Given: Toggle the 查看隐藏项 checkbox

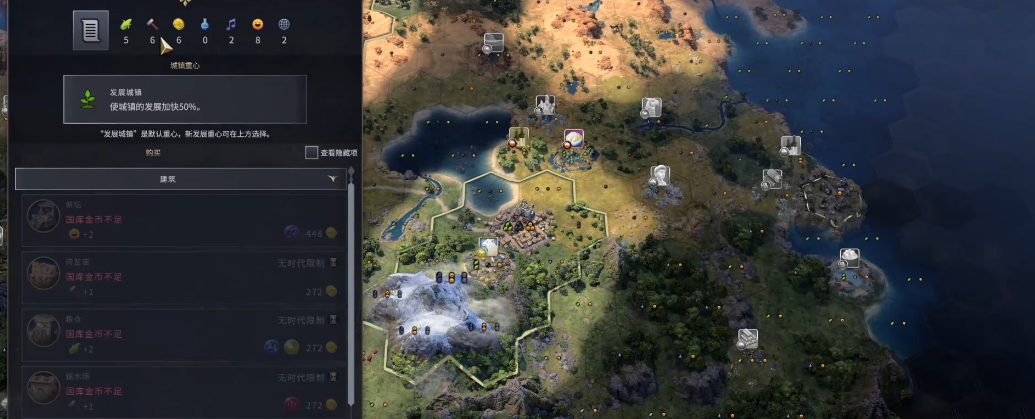Looking at the screenshot, I should (x=312, y=153).
